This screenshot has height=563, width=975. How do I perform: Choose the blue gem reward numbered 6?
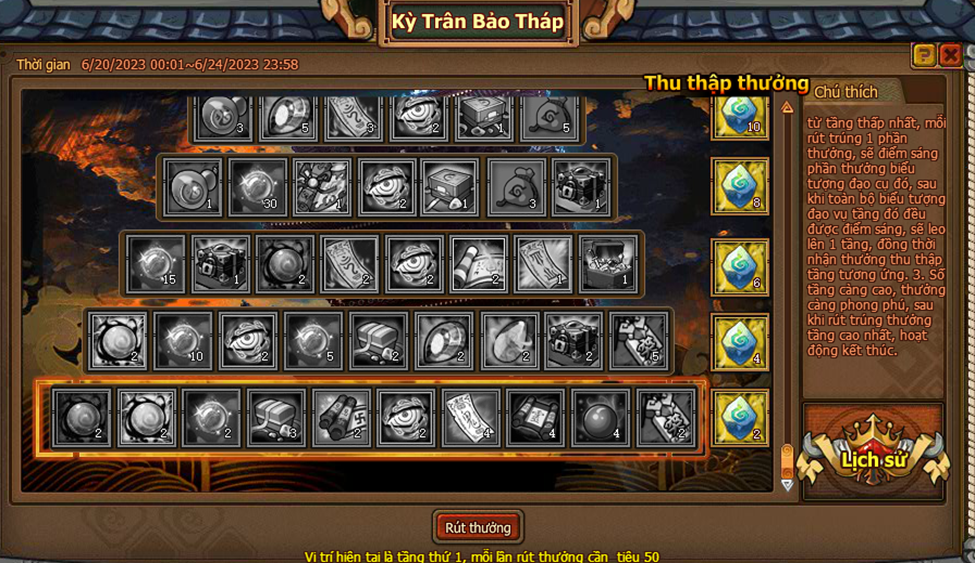pos(740,267)
